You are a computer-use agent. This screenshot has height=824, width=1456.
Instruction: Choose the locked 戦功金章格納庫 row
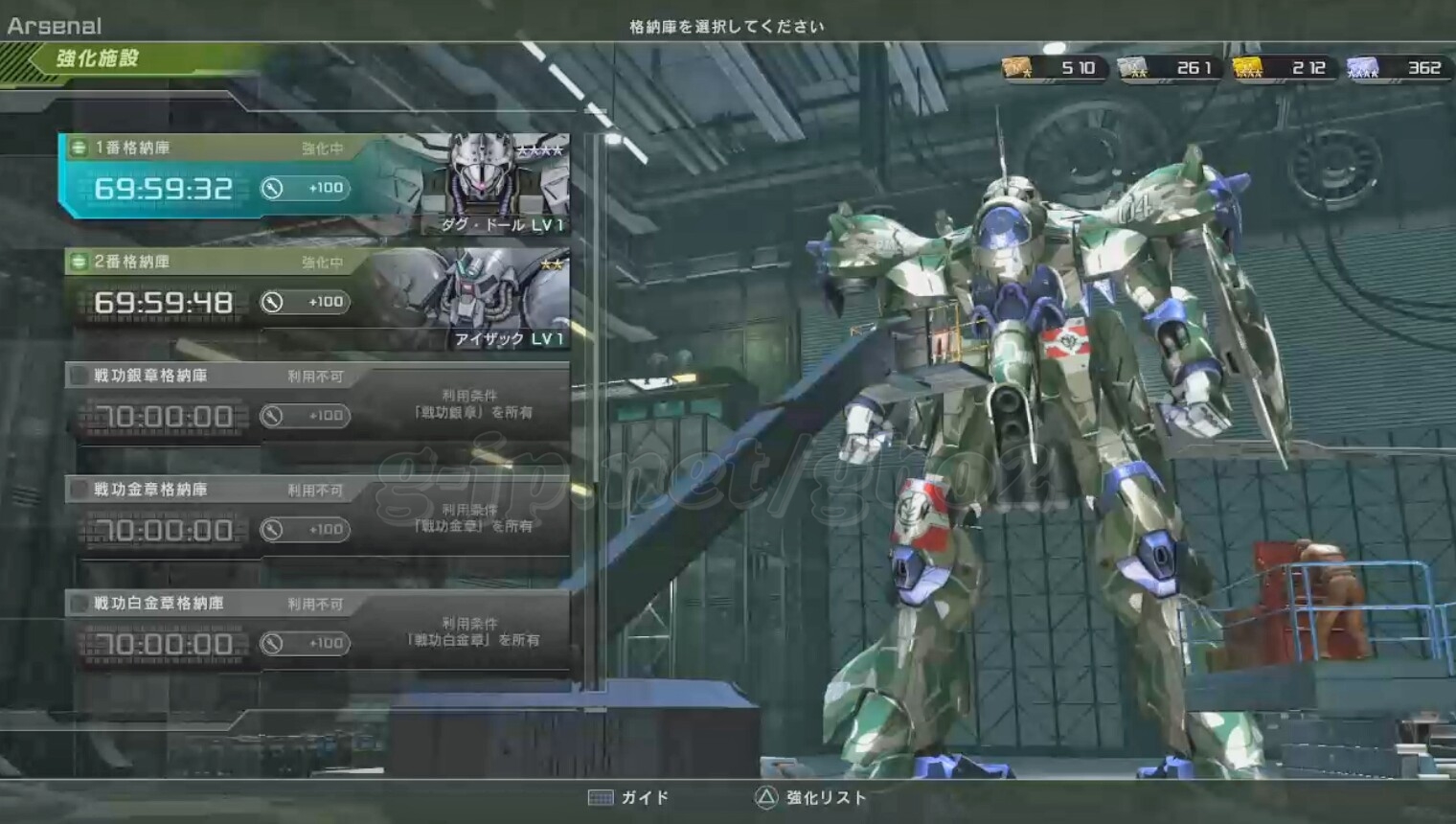316,518
